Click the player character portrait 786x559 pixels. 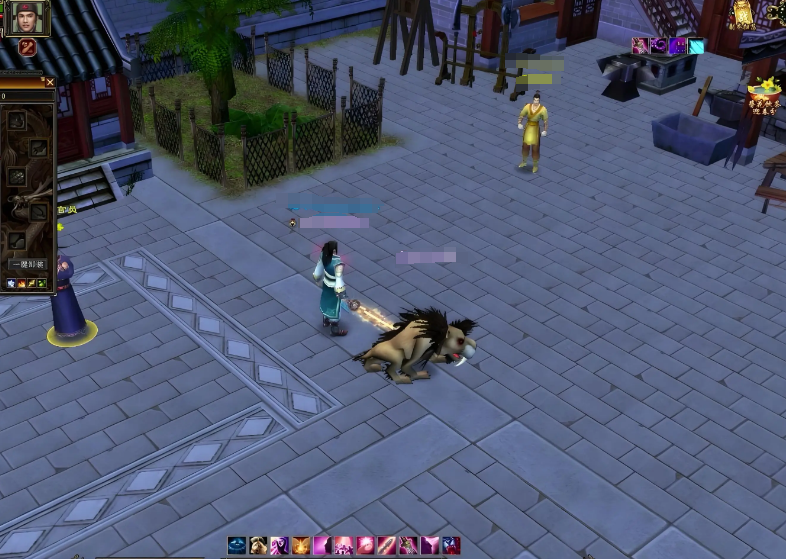(x=26, y=19)
